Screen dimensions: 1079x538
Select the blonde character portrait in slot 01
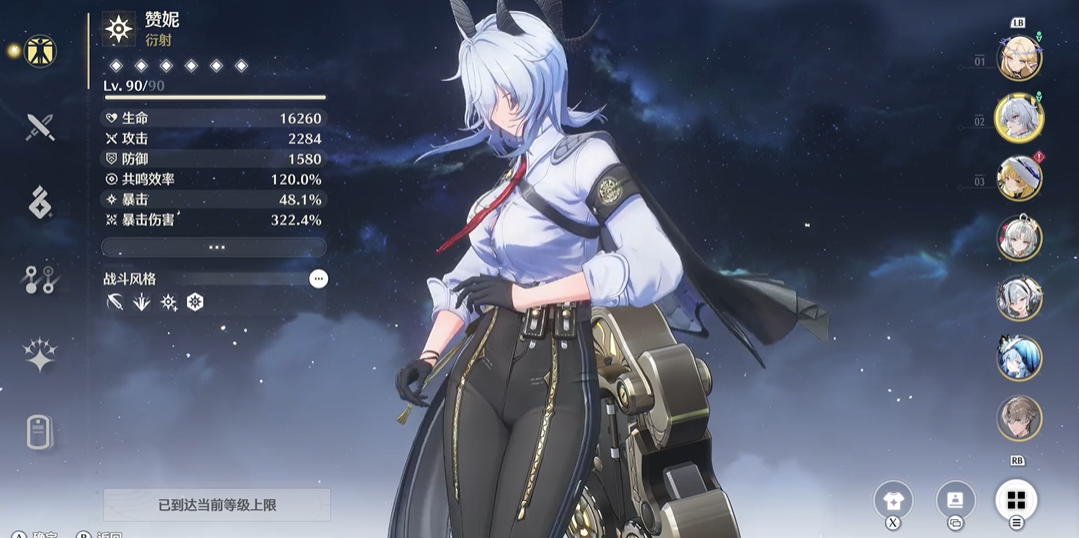(1019, 58)
